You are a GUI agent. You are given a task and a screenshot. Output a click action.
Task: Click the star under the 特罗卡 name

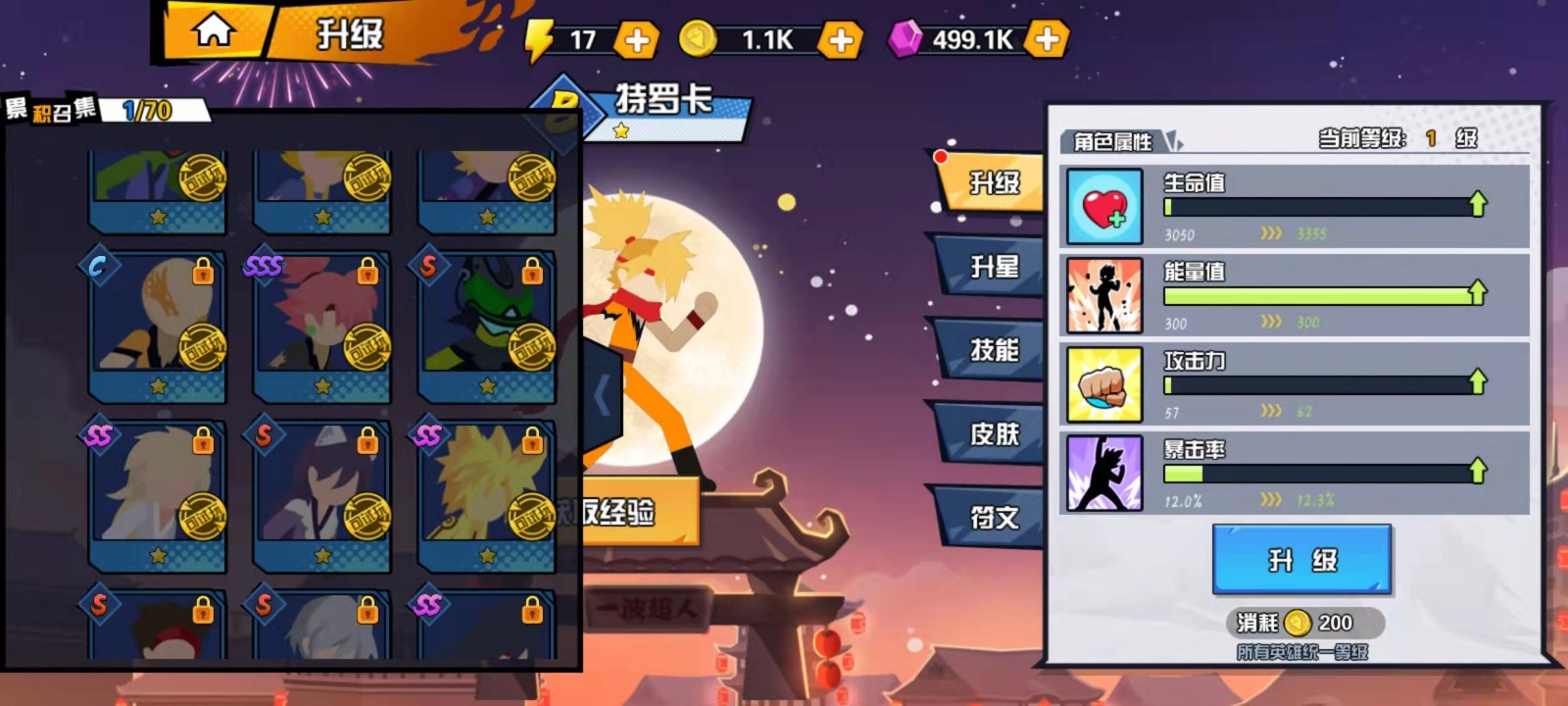click(621, 127)
